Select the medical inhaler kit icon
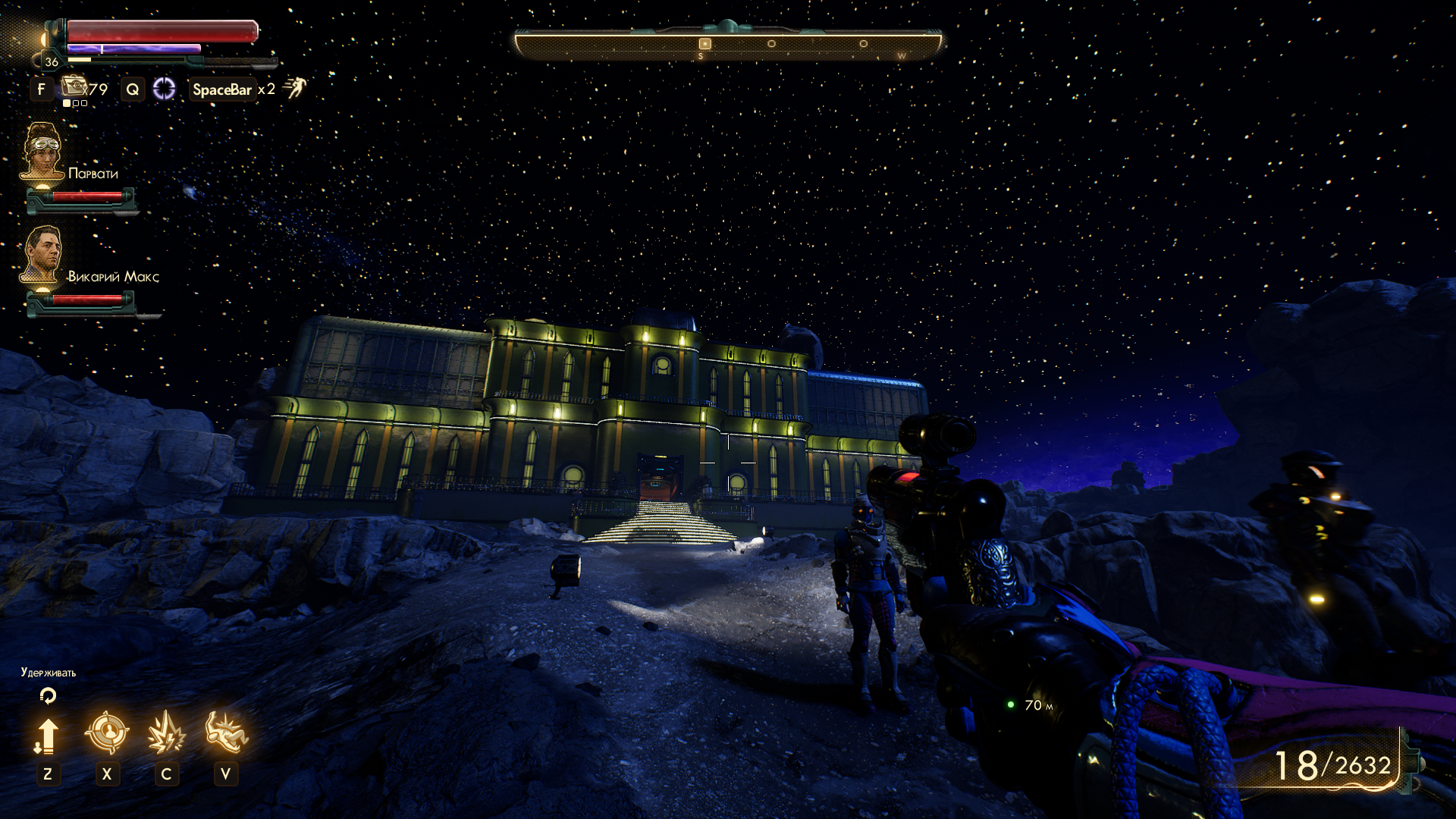Screen dimensions: 1456x819 tap(74, 86)
